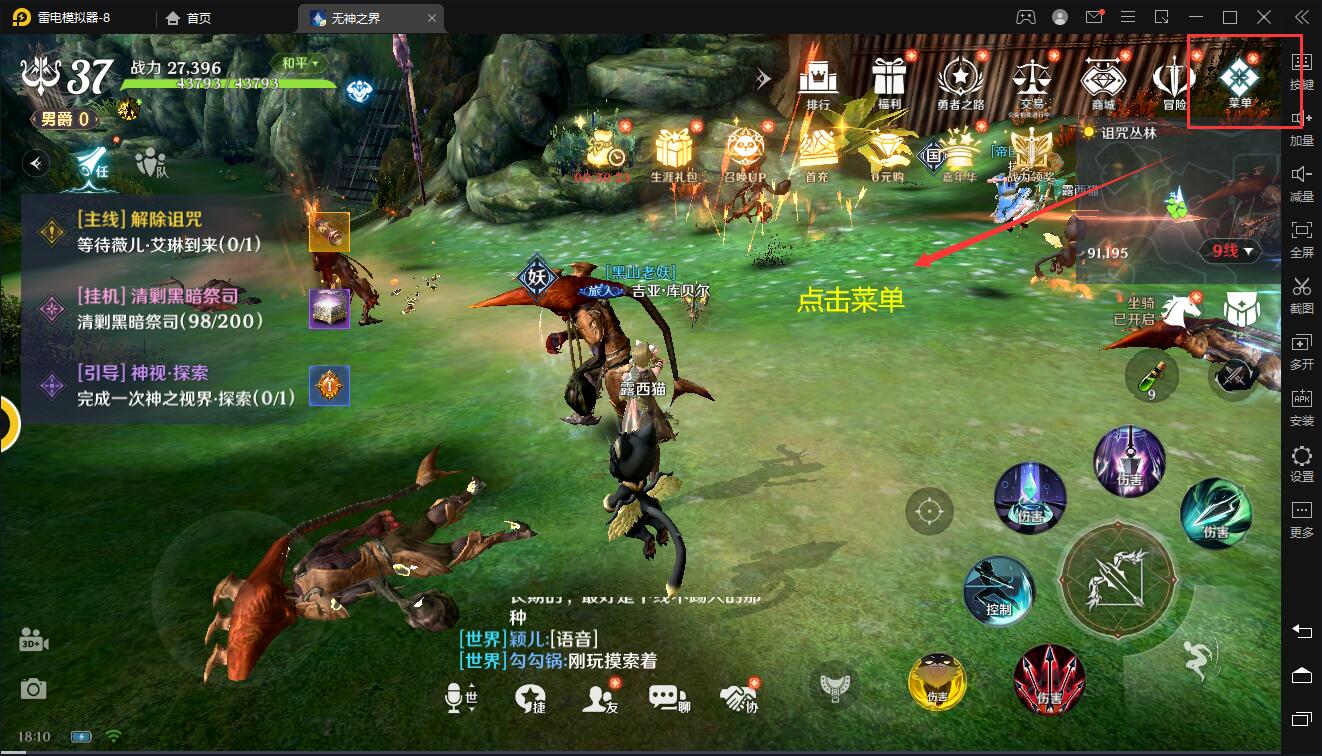This screenshot has height=756, width=1322.
Task: Activate the 控制 control skill
Action: coord(998,590)
